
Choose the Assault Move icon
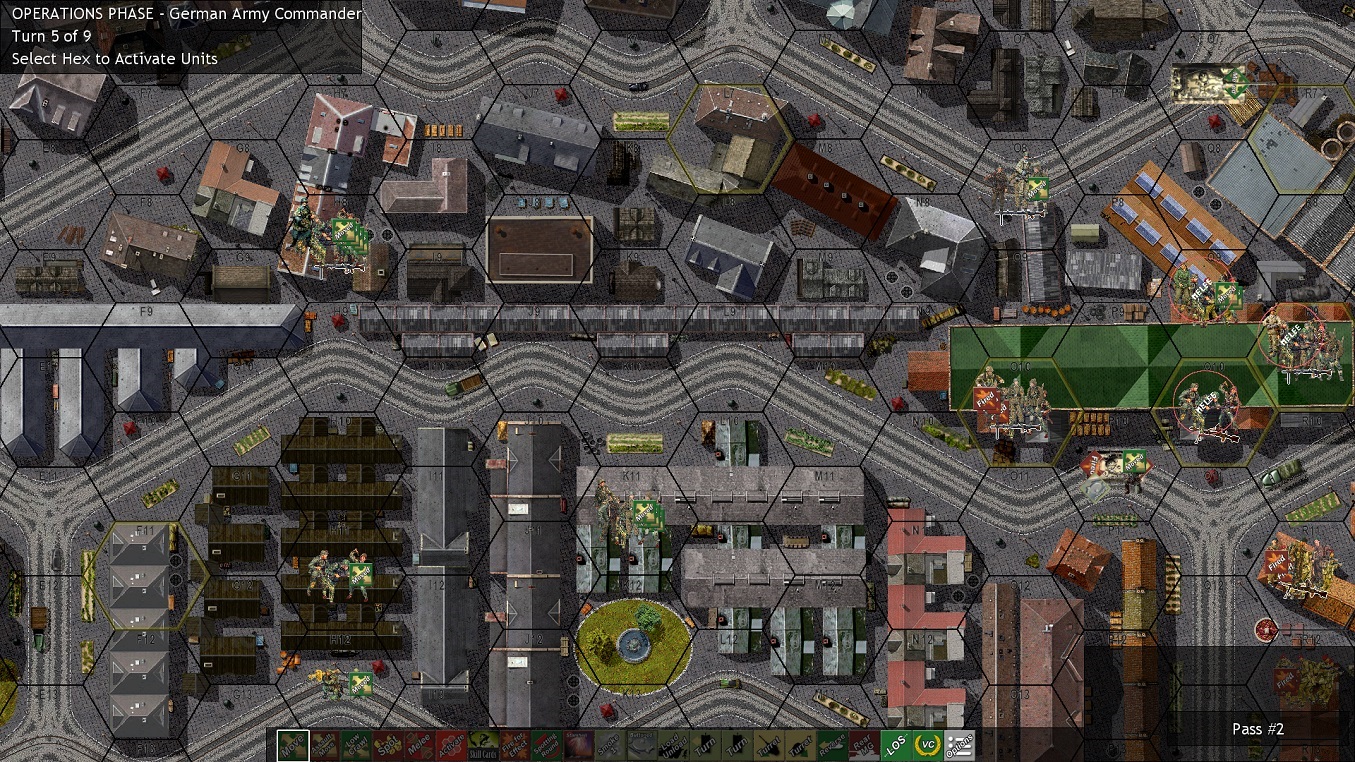pyautogui.click(x=324, y=748)
